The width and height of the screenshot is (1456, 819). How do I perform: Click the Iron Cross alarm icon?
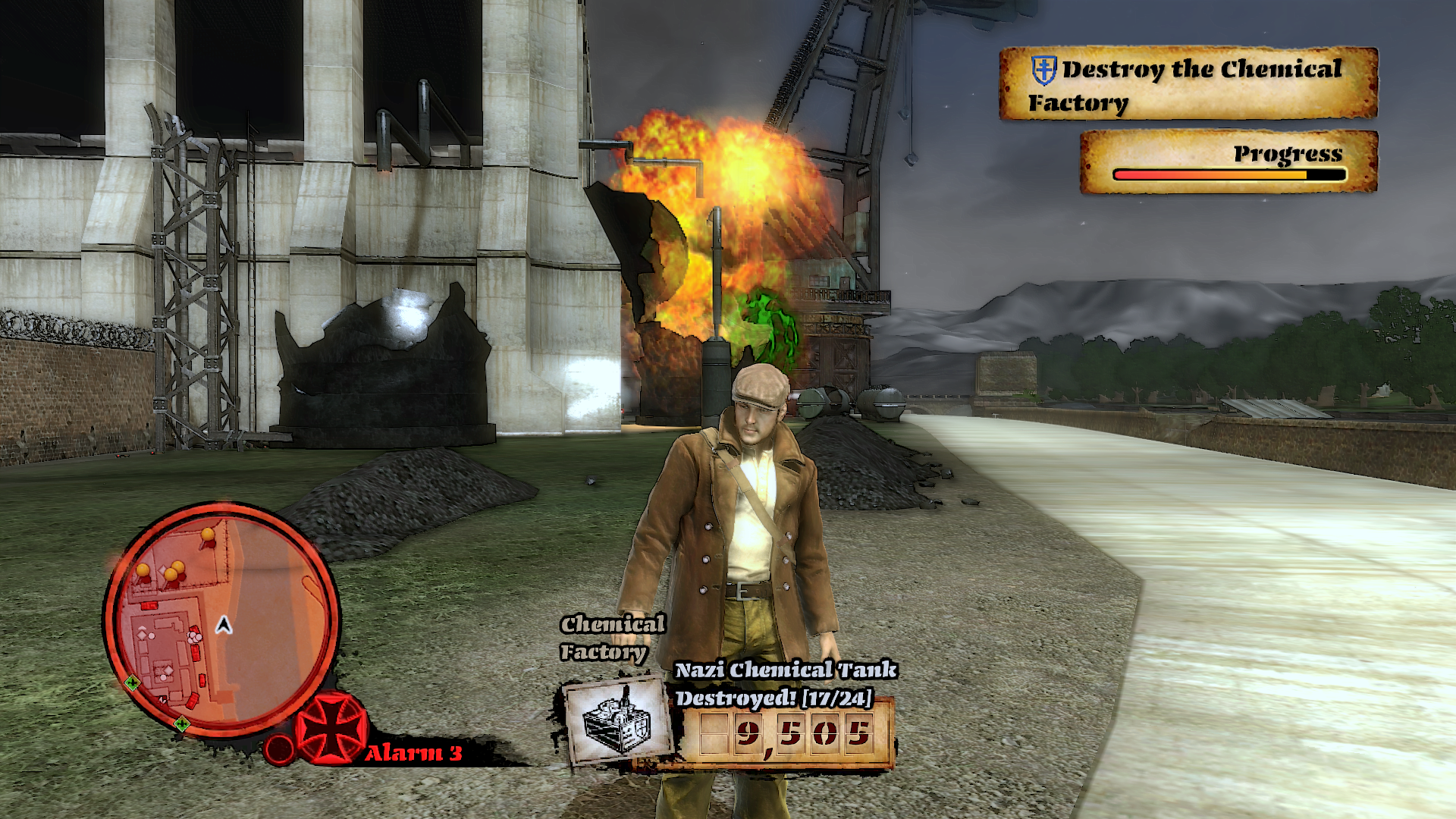pos(331,729)
